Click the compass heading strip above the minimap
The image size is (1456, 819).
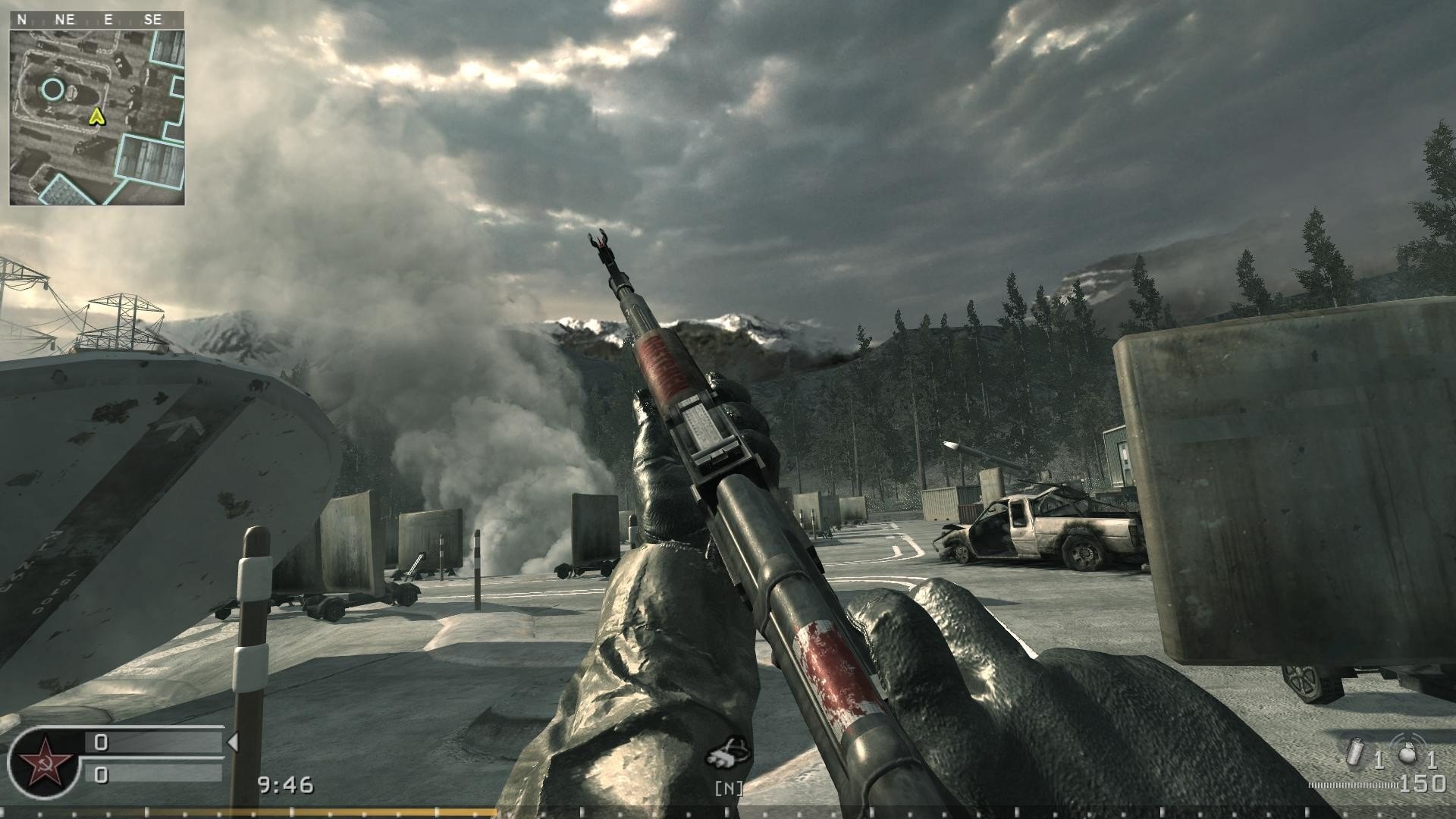coord(97,20)
